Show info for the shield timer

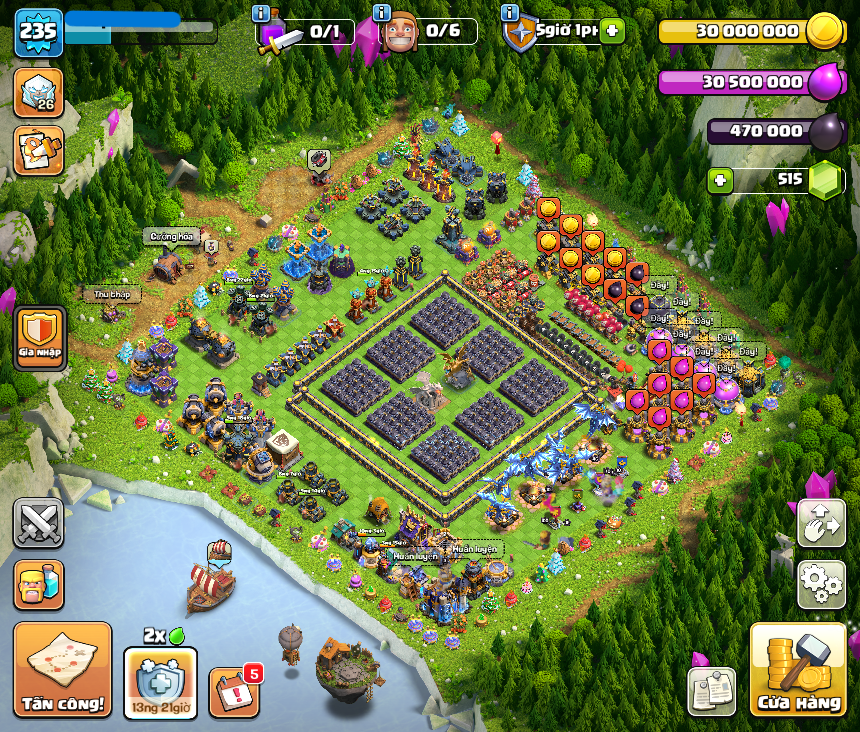pos(510,14)
